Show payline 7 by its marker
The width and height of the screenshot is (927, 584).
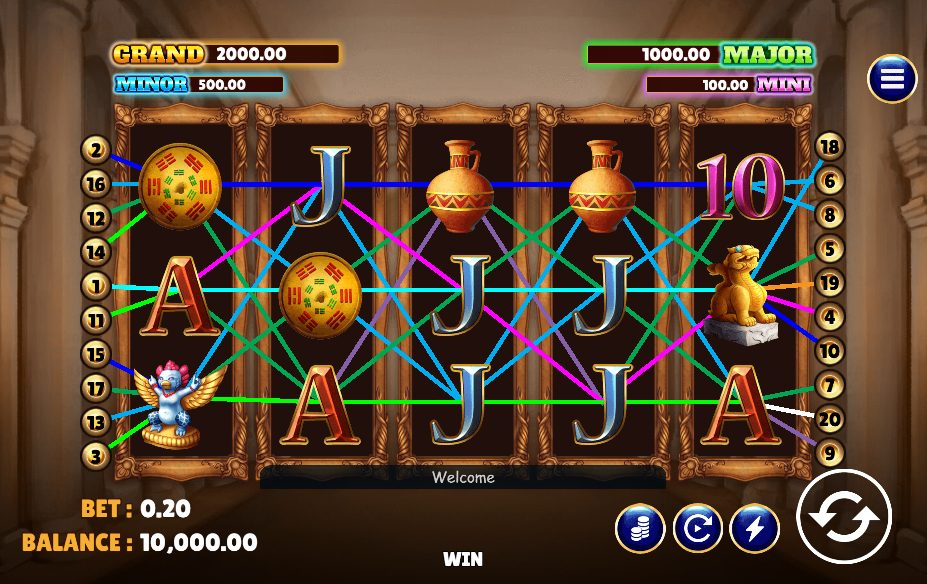(830, 384)
